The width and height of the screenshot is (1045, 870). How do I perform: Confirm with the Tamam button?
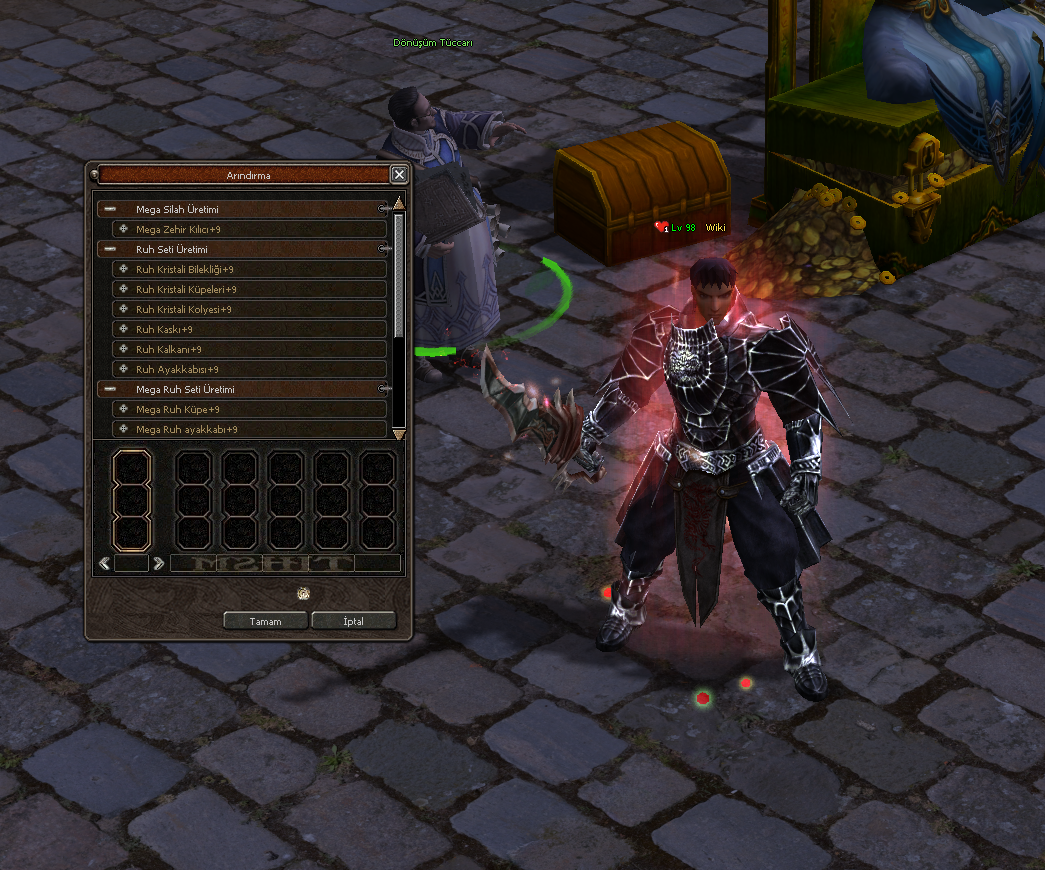(x=265, y=621)
